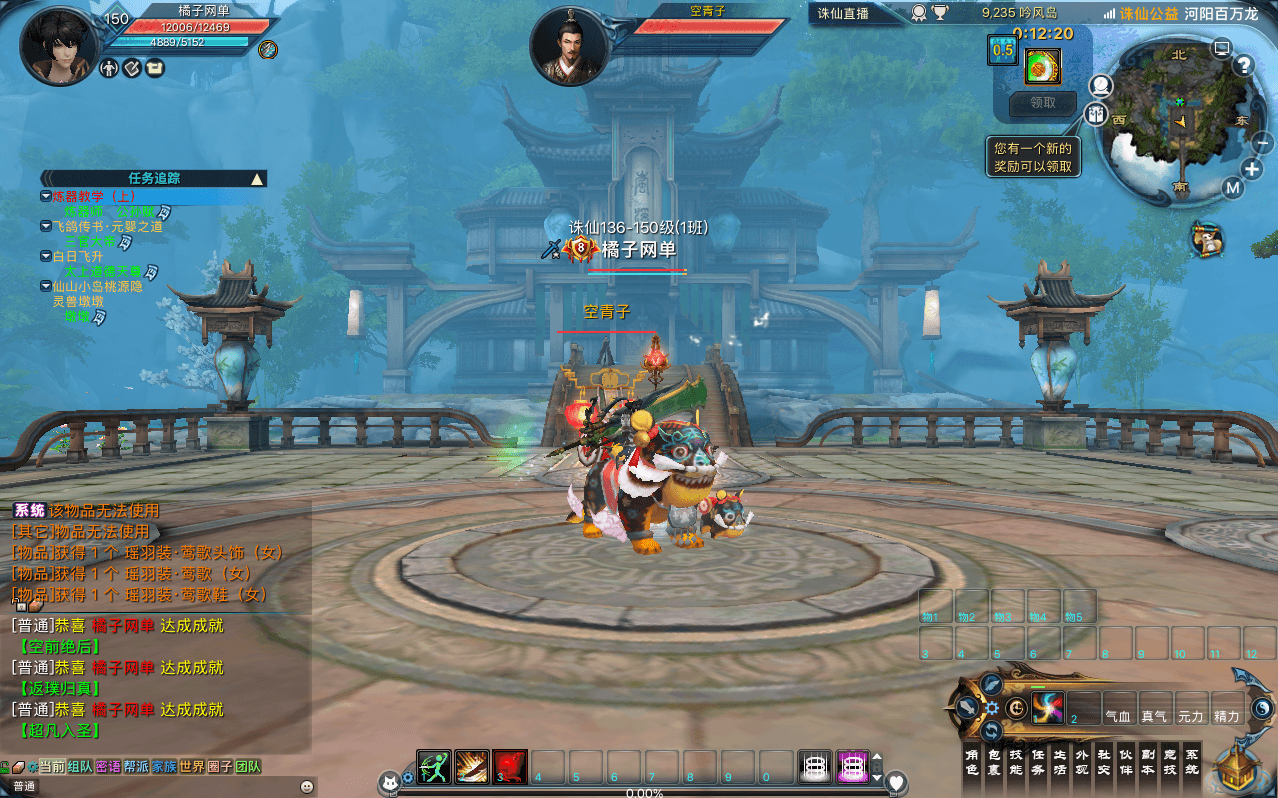Switch chat to the 世界 world channel
This screenshot has height=798, width=1278.
(191, 767)
